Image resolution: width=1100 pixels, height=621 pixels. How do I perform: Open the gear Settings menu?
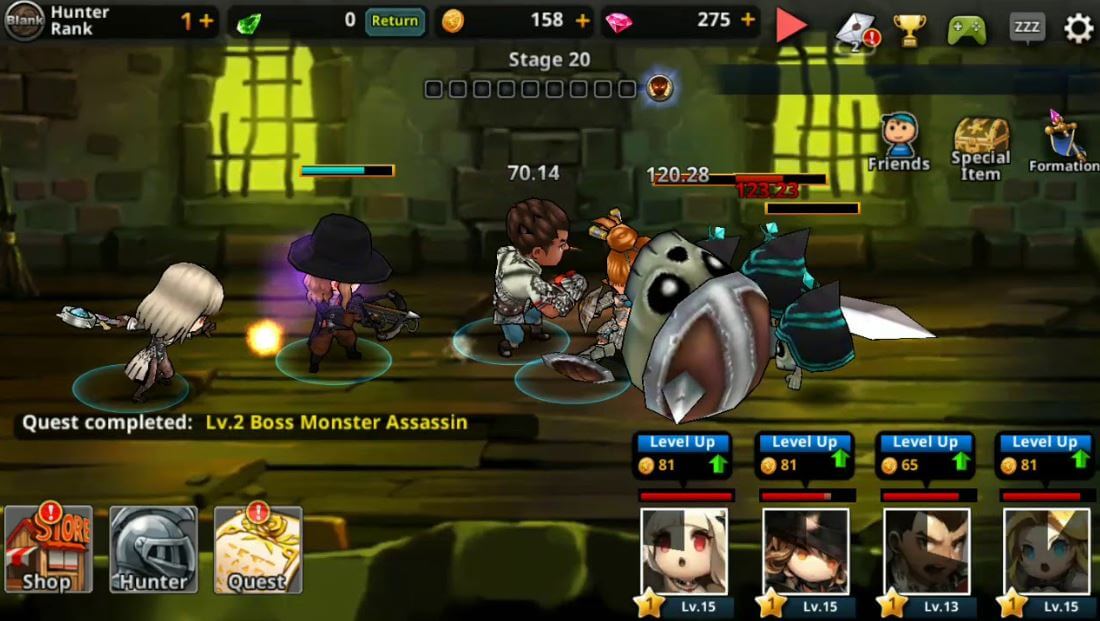click(x=1077, y=28)
